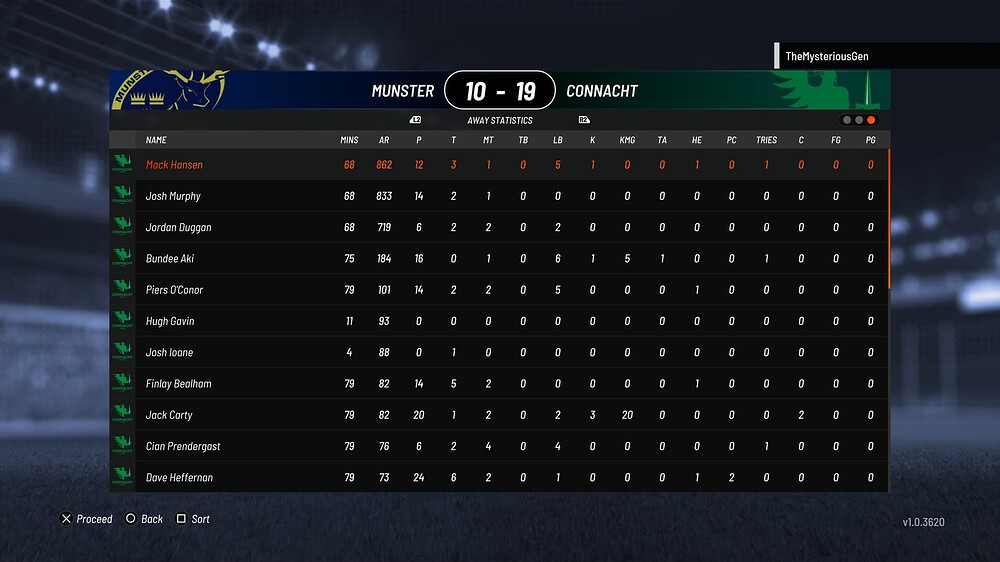Image resolution: width=1000 pixels, height=562 pixels.
Task: Sort by the MINS column header
Action: [349, 141]
